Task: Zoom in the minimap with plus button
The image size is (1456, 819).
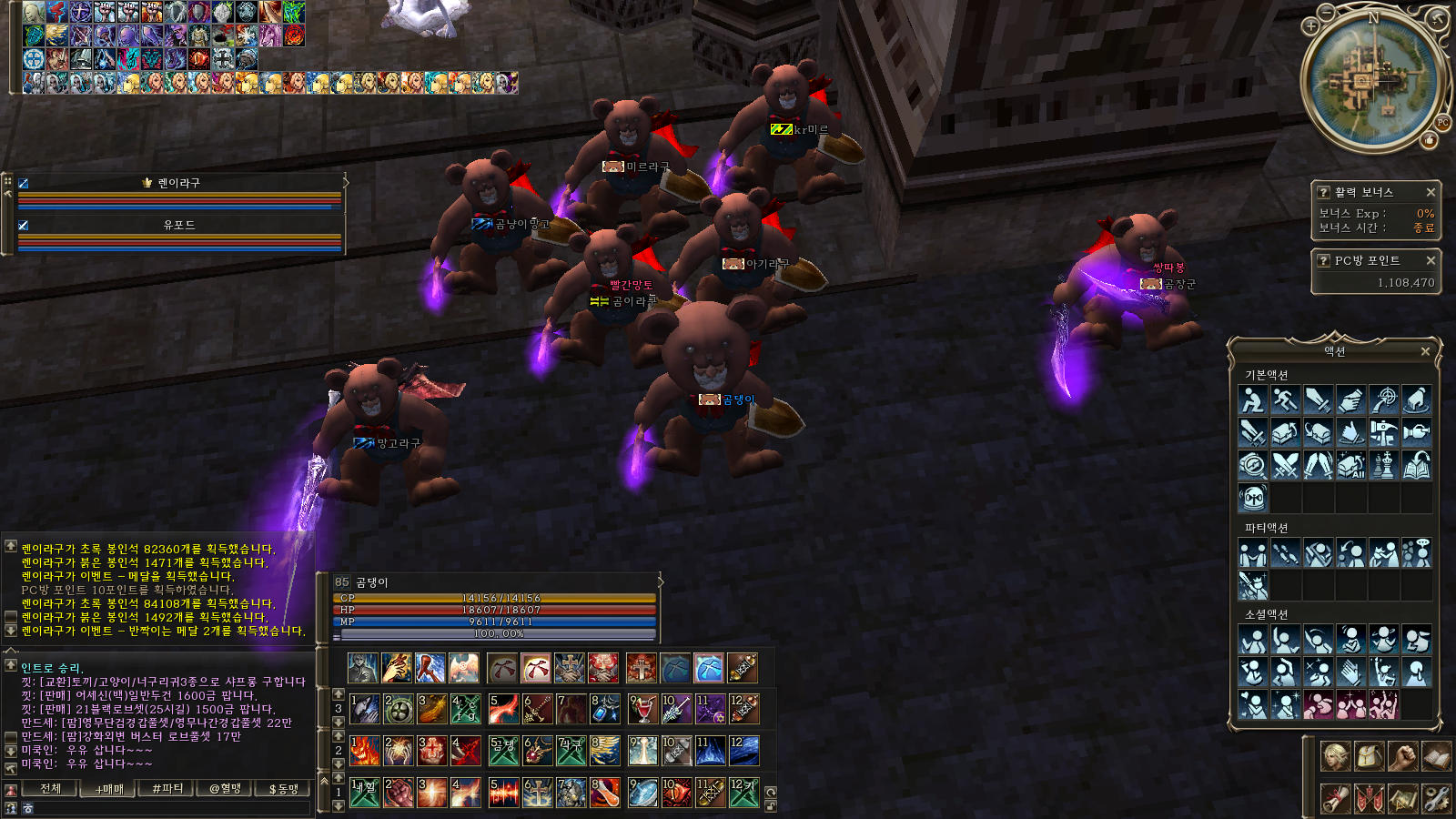Action: pyautogui.click(x=1310, y=26)
